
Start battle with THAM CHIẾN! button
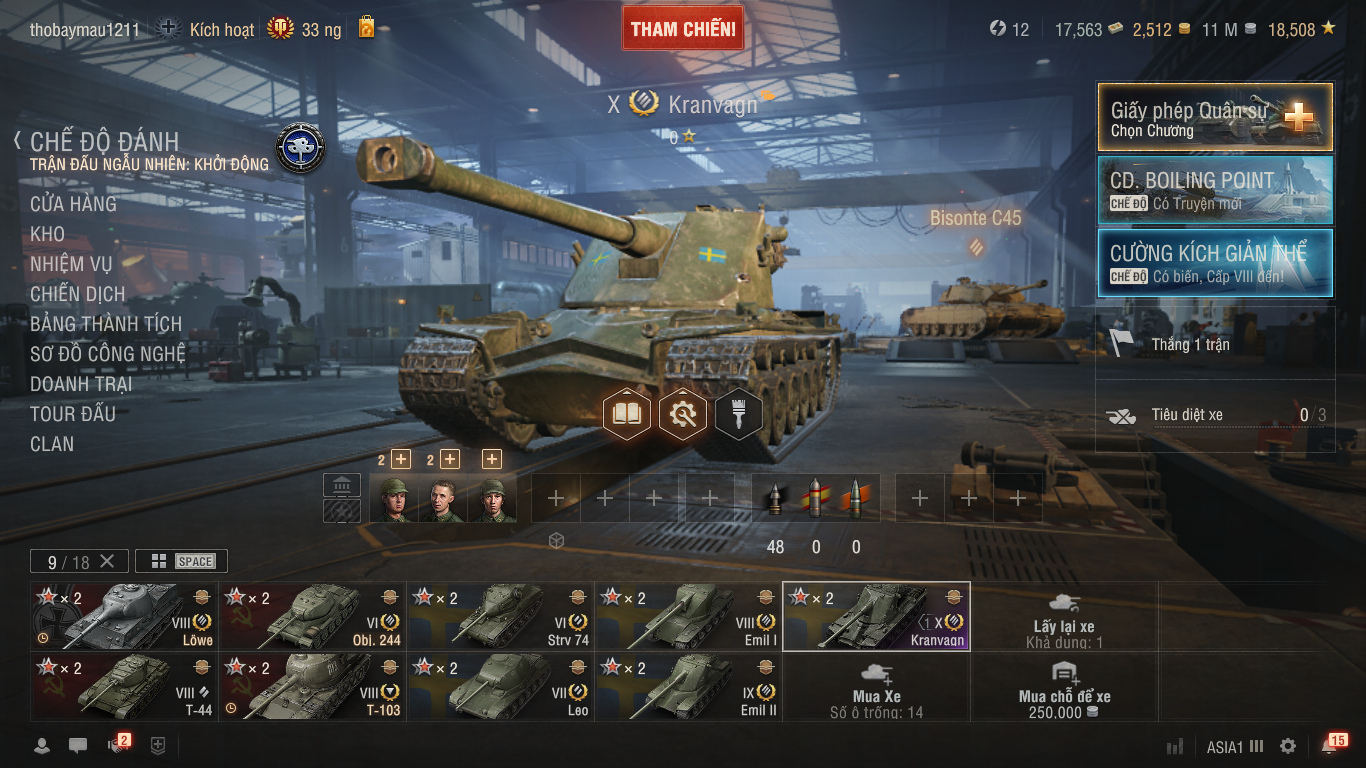pyautogui.click(x=684, y=29)
